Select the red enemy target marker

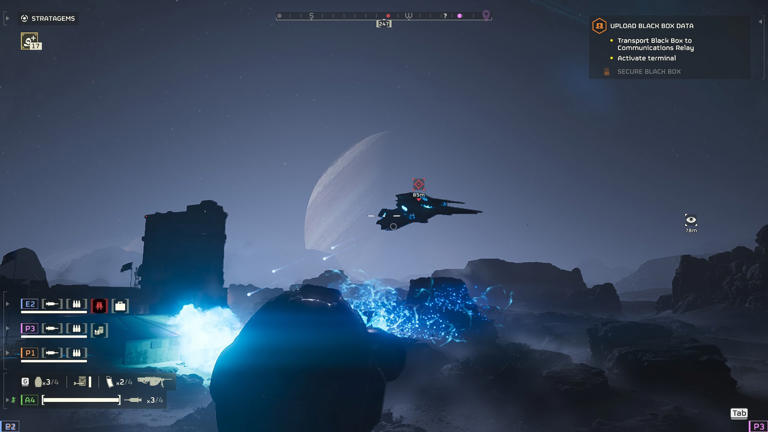coord(419,185)
